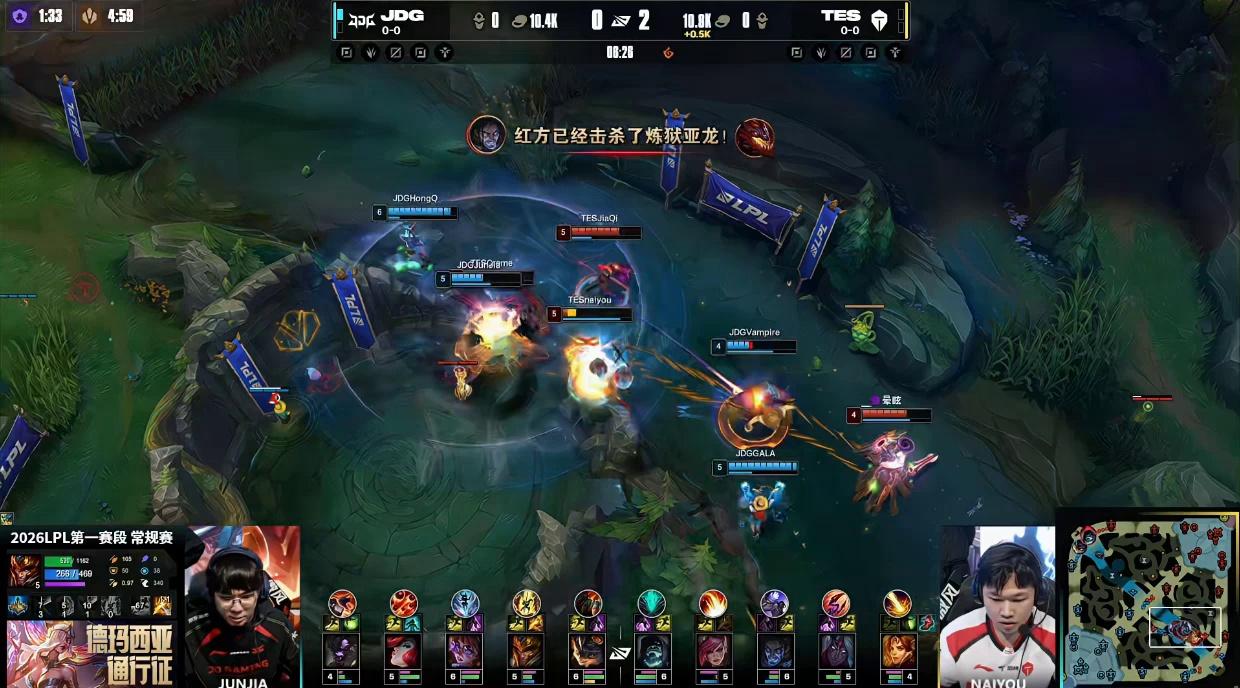1240x688 pixels.
Task: Select the featured champion portrait in stats panel
Action: 24,570
